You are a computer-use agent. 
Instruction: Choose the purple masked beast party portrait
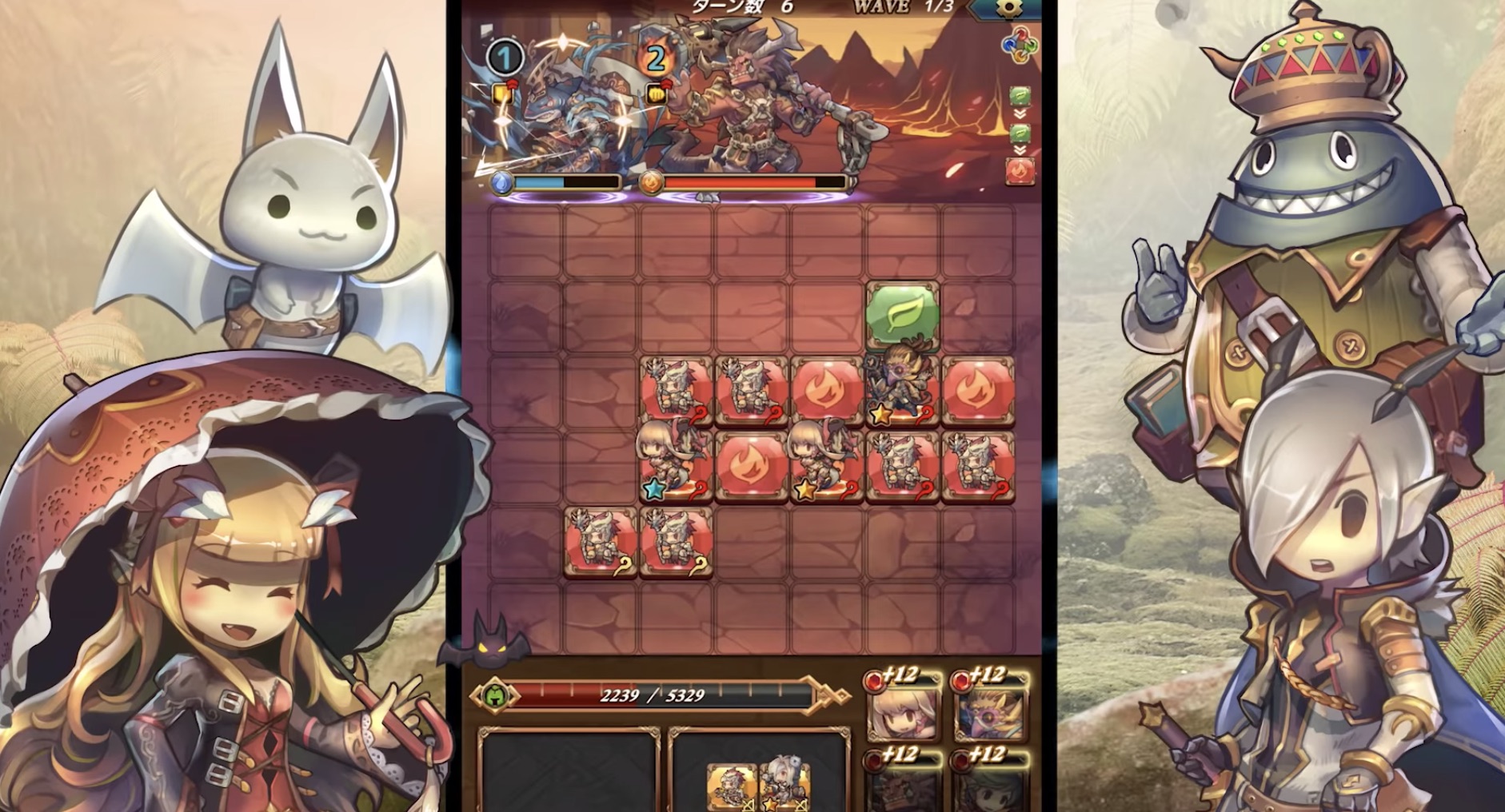(x=991, y=710)
